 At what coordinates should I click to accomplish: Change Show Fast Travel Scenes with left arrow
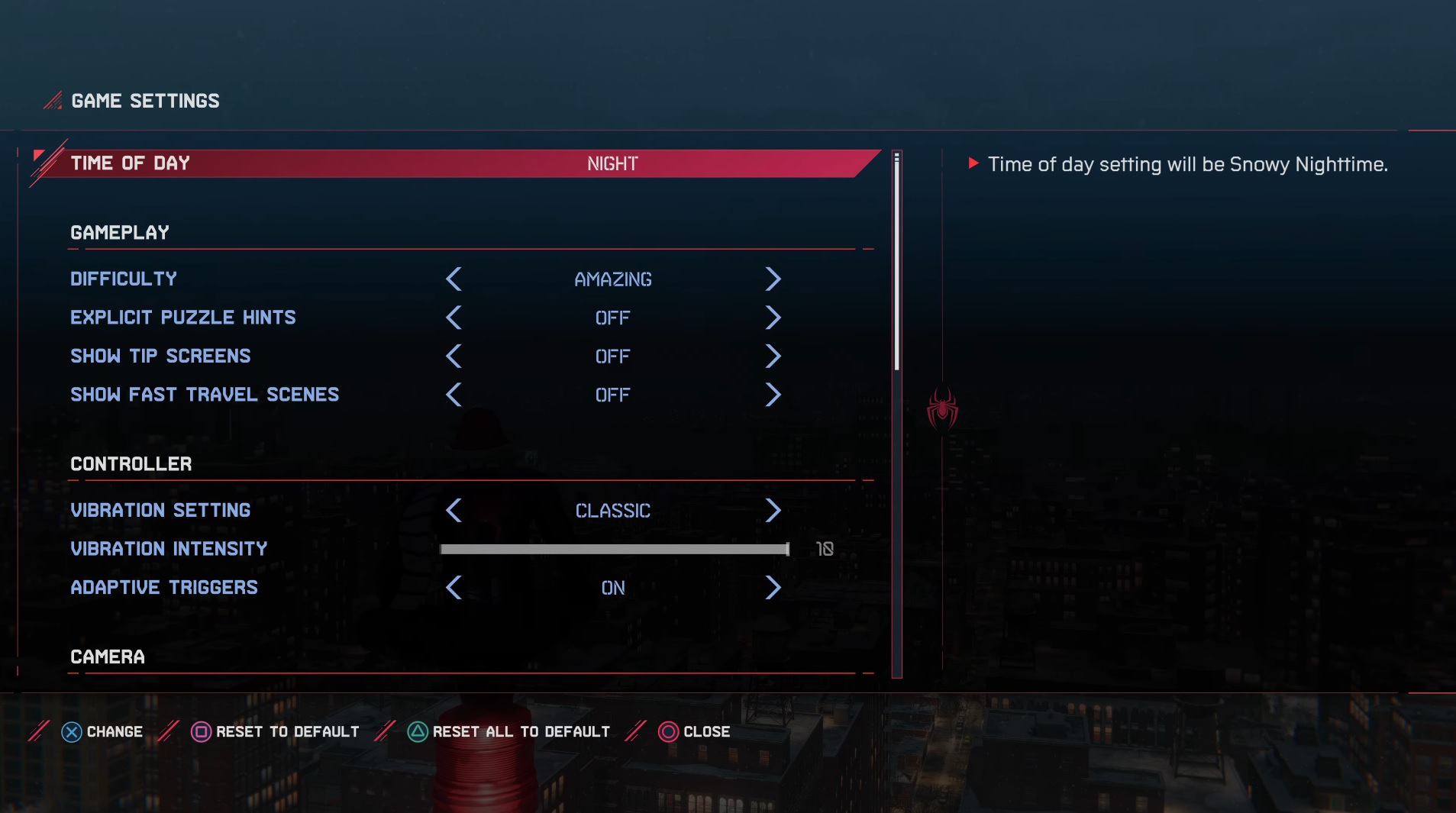pyautogui.click(x=454, y=395)
